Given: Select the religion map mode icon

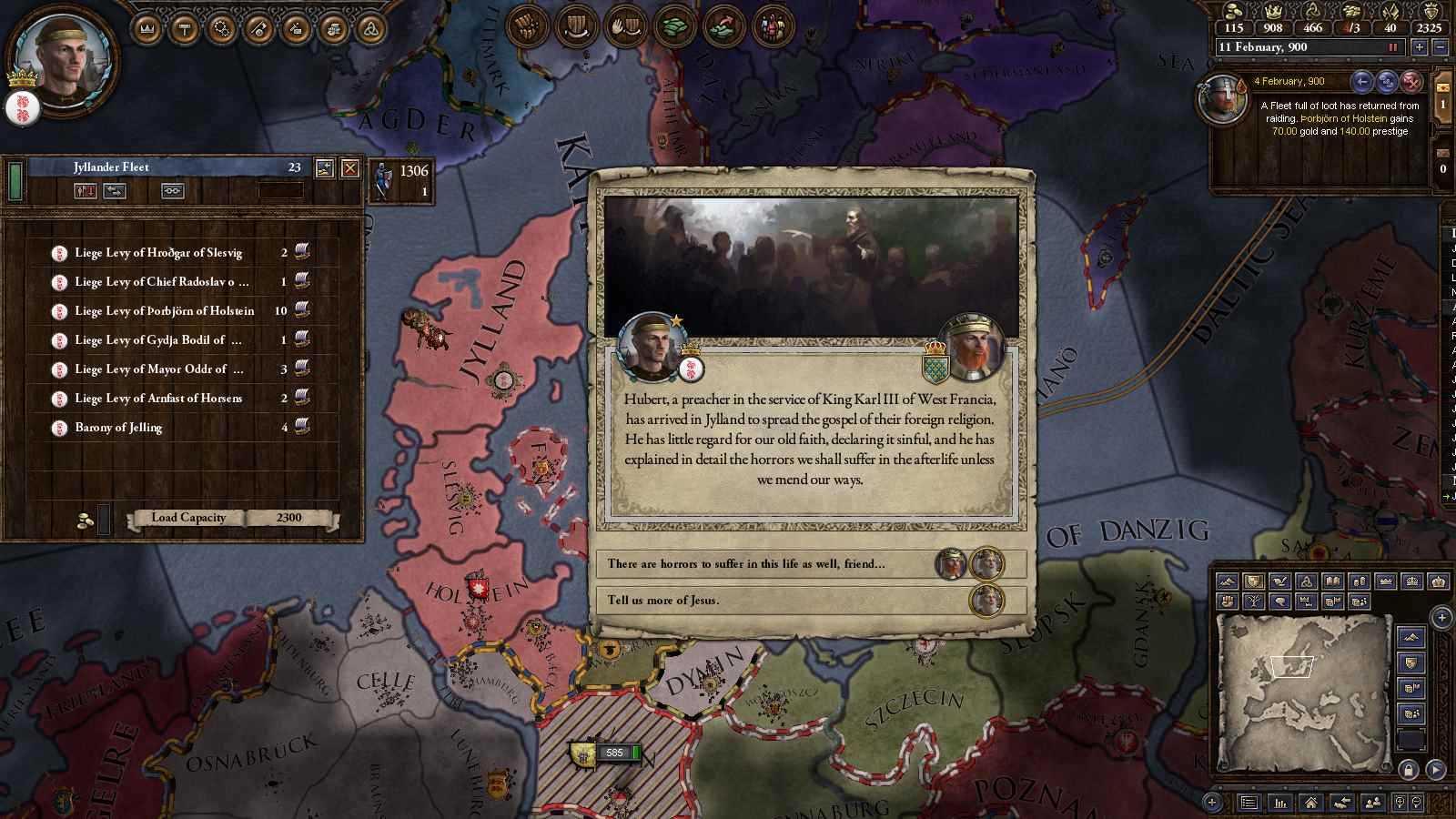Looking at the screenshot, I should 1307,581.
